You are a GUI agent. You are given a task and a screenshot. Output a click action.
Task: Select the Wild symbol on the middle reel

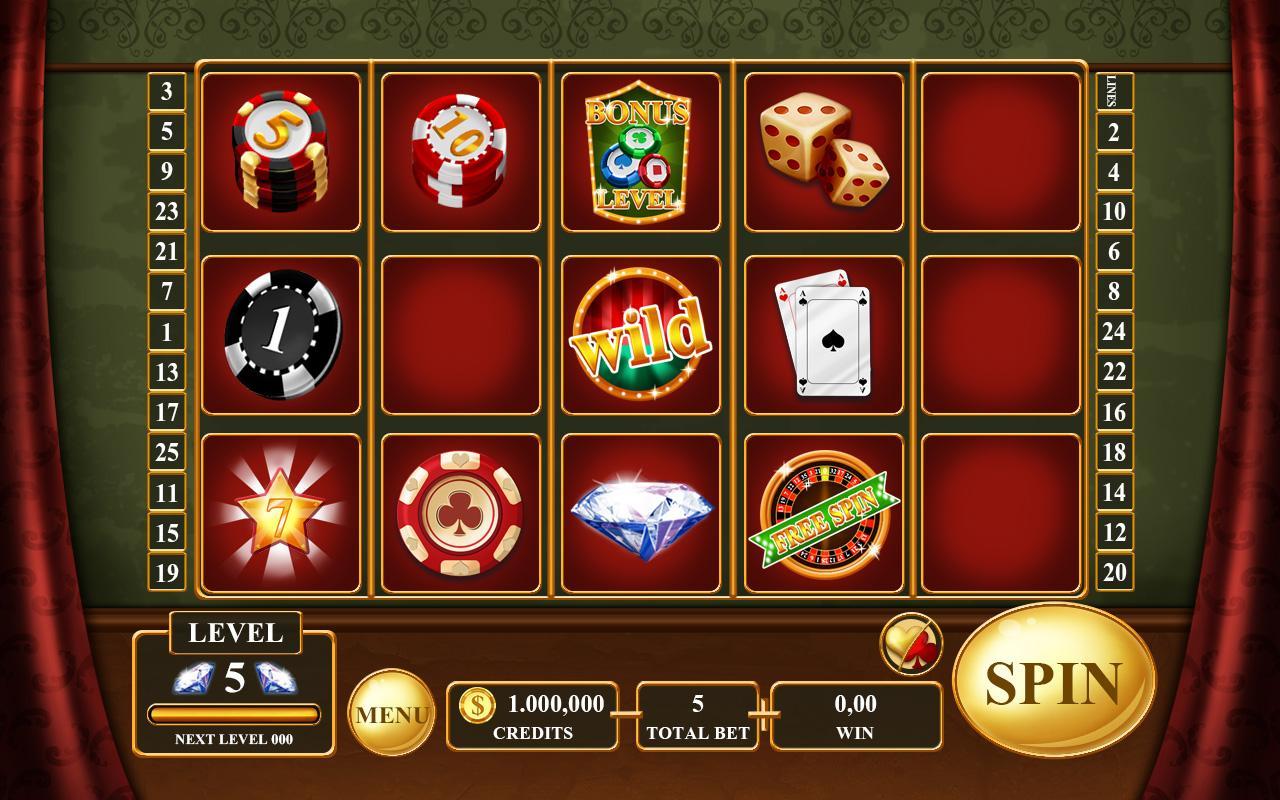643,335
